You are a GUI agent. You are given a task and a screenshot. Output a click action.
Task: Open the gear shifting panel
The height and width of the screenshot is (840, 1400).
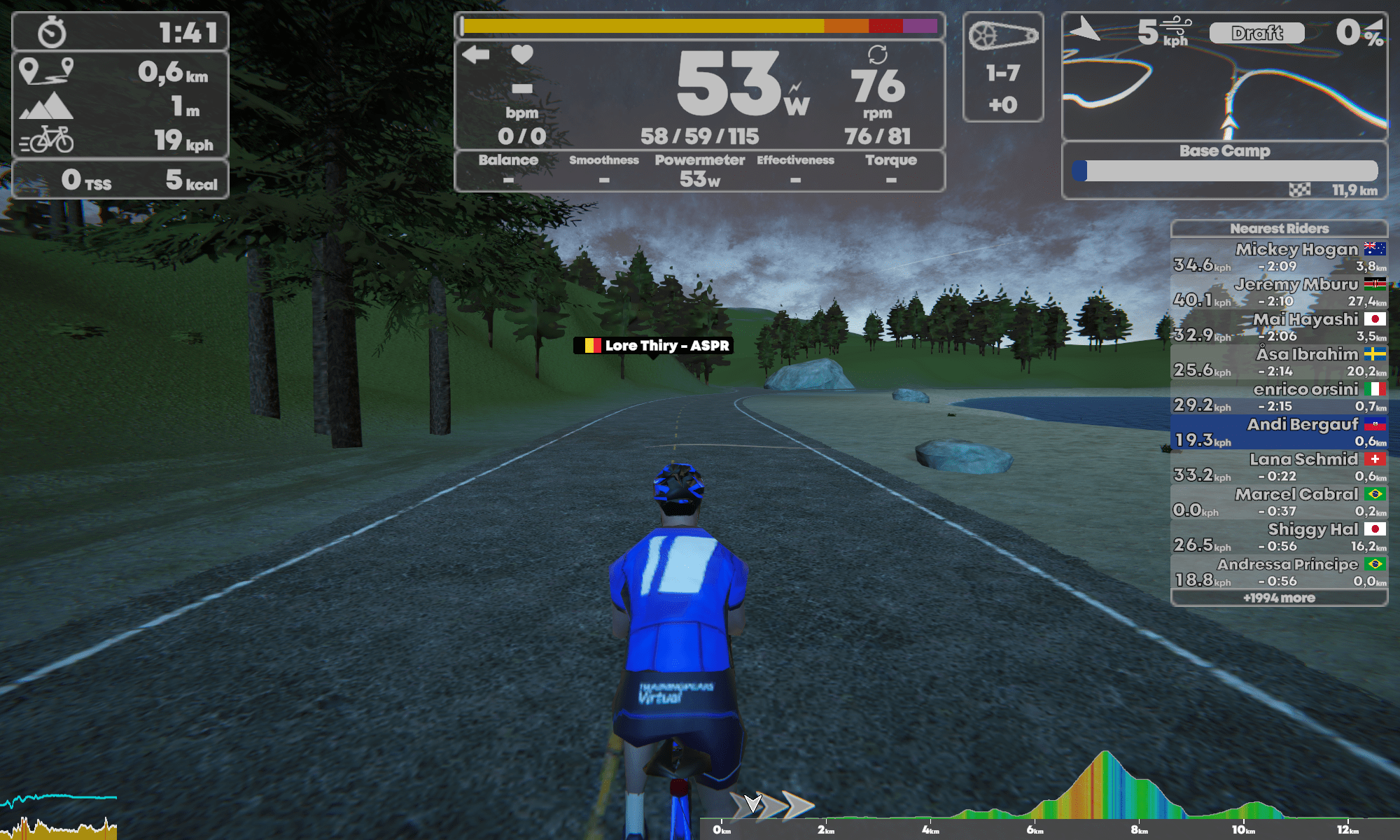[x=1002, y=67]
